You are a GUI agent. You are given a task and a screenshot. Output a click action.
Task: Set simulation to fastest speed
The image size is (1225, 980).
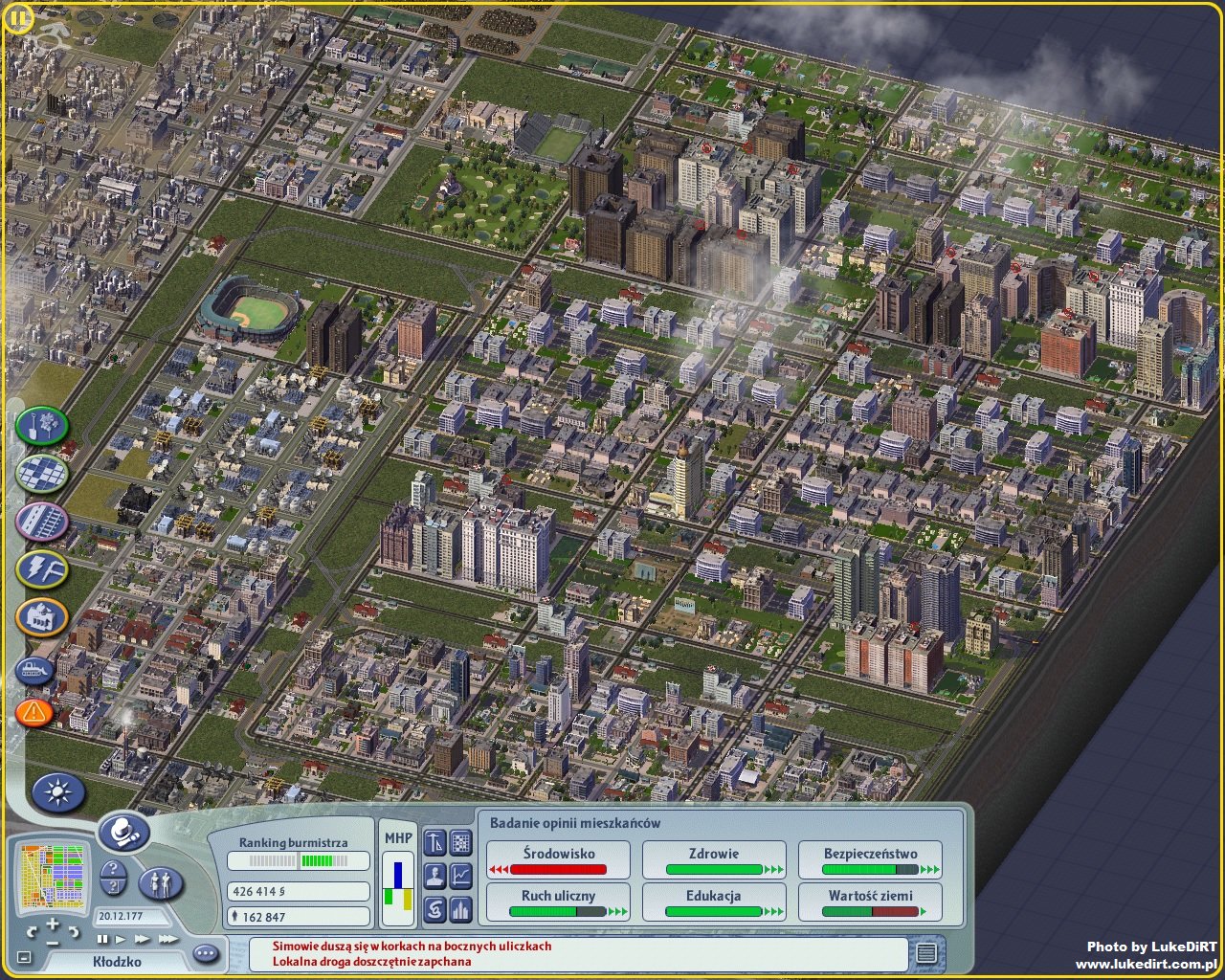pos(168,940)
